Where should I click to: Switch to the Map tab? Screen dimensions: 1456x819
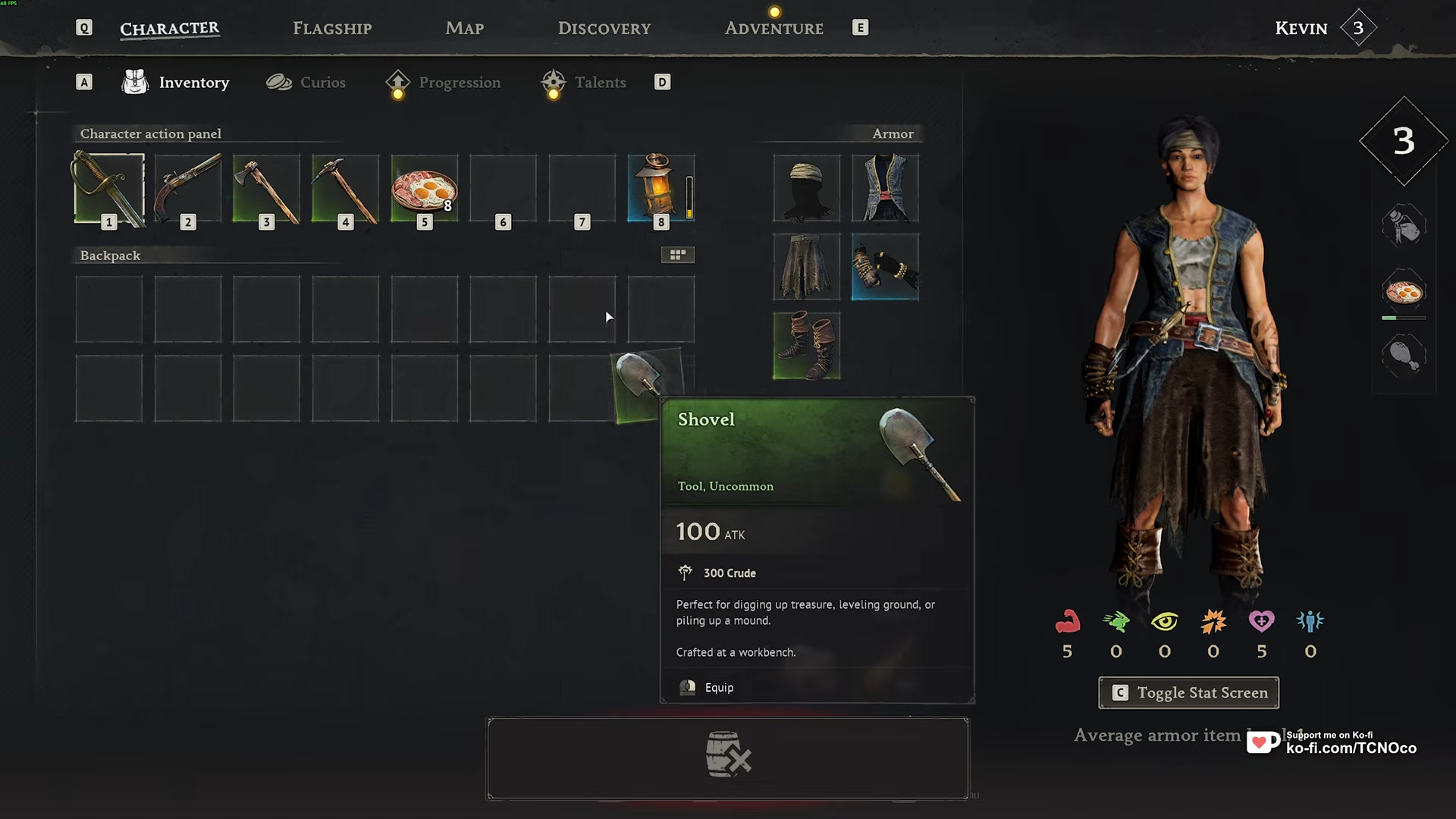[464, 29]
